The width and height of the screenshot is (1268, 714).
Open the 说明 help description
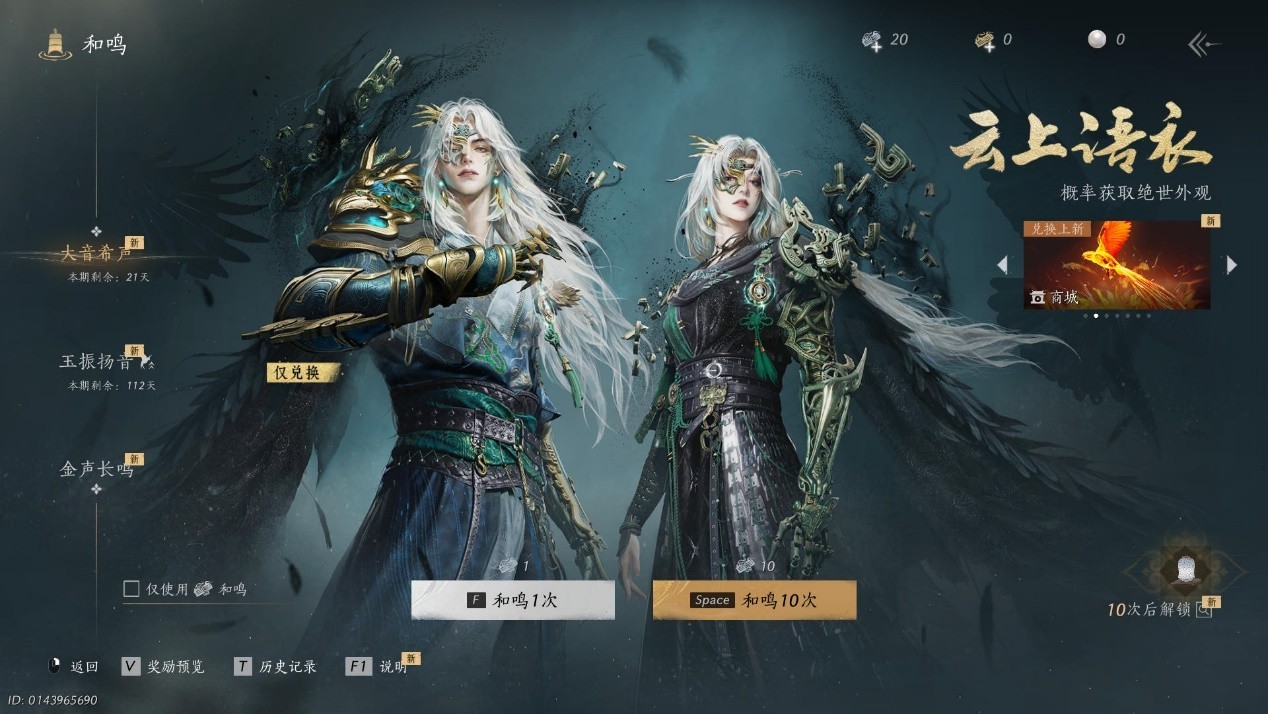click(x=380, y=666)
